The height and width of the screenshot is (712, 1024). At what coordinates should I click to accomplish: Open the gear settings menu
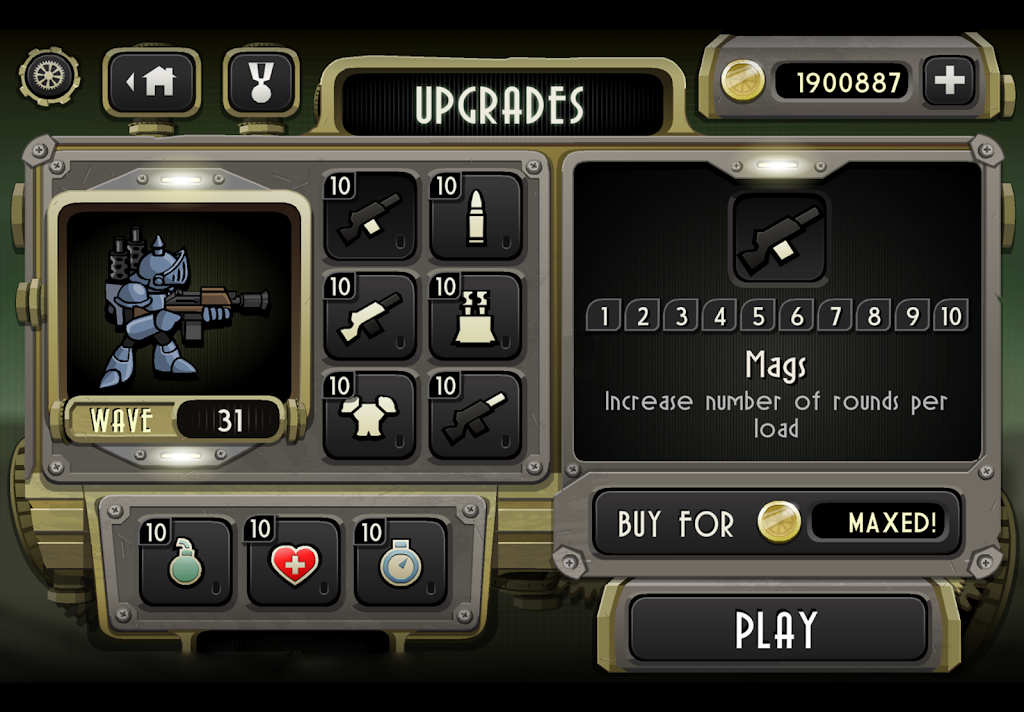(x=48, y=79)
